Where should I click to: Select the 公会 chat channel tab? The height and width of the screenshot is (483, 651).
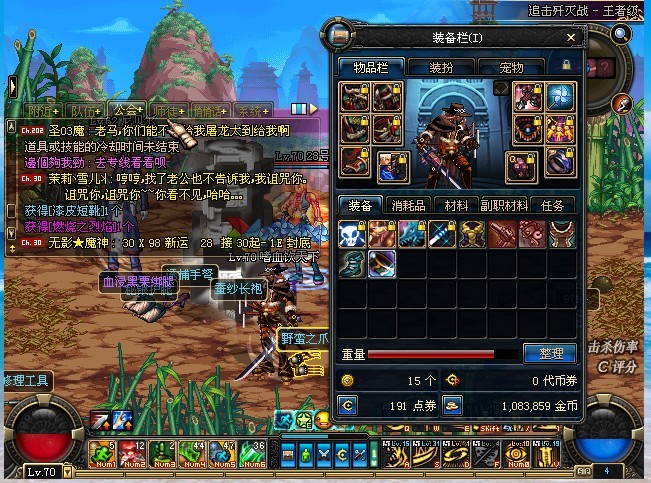tap(127, 110)
